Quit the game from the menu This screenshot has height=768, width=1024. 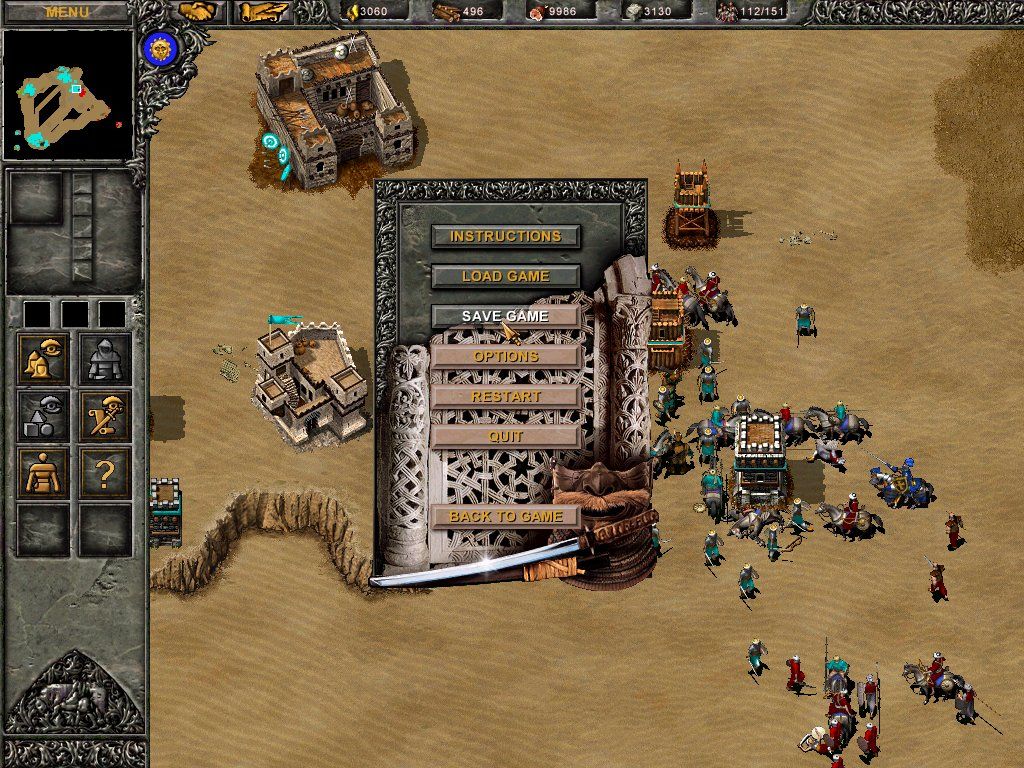[x=505, y=436]
